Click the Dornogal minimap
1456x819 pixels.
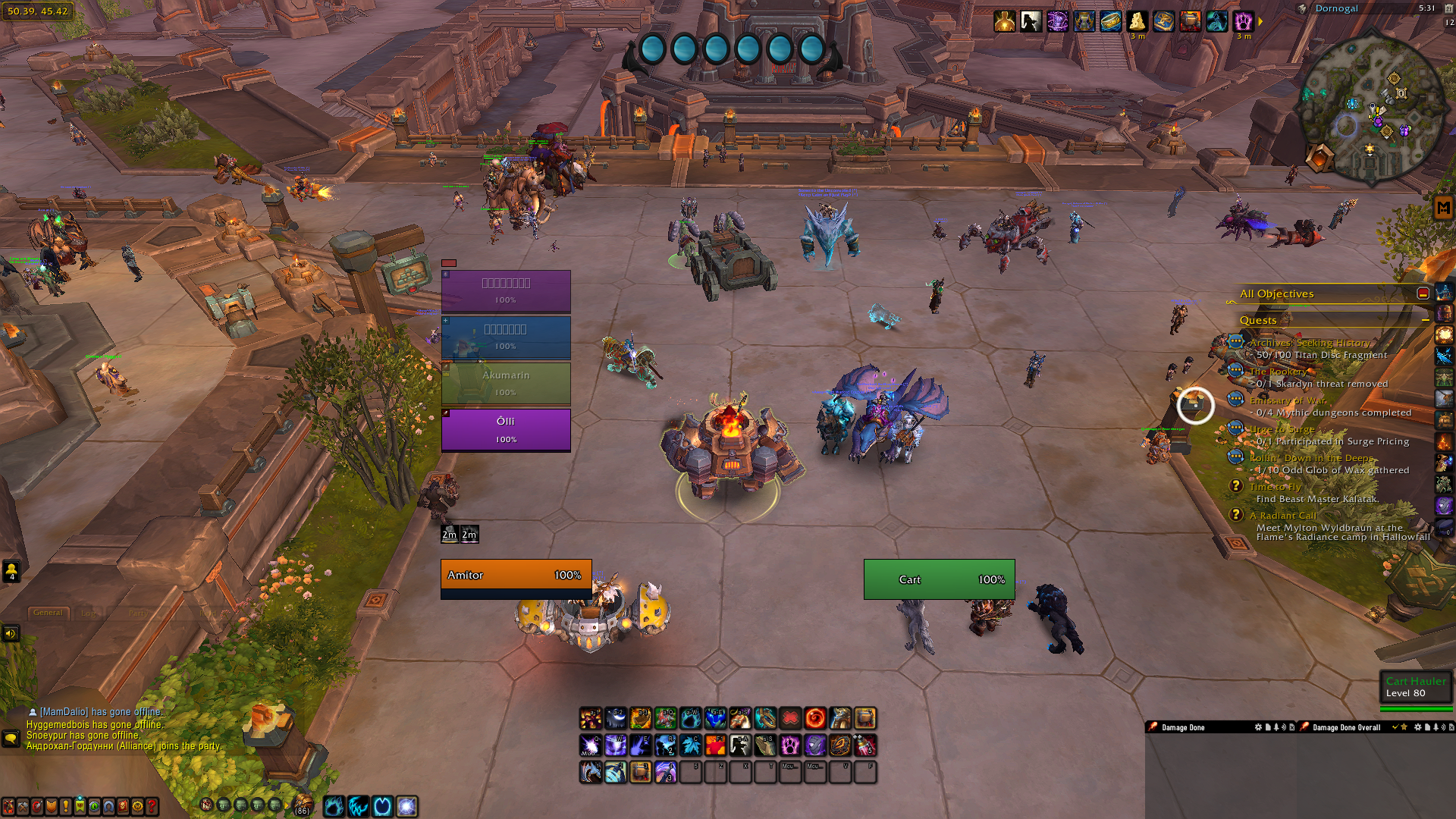[x=1371, y=106]
